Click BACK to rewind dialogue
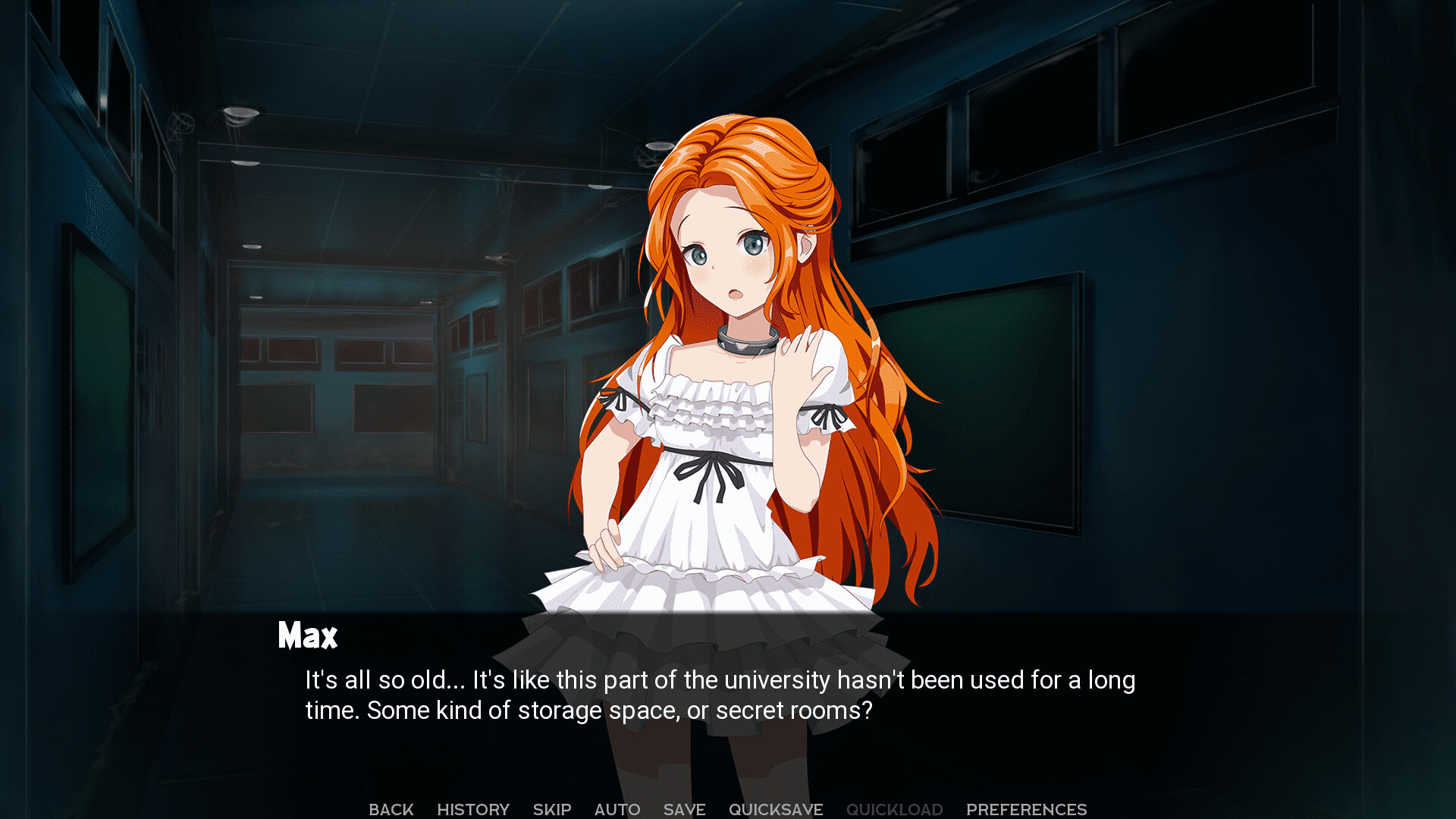Image resolution: width=1456 pixels, height=819 pixels. (391, 808)
